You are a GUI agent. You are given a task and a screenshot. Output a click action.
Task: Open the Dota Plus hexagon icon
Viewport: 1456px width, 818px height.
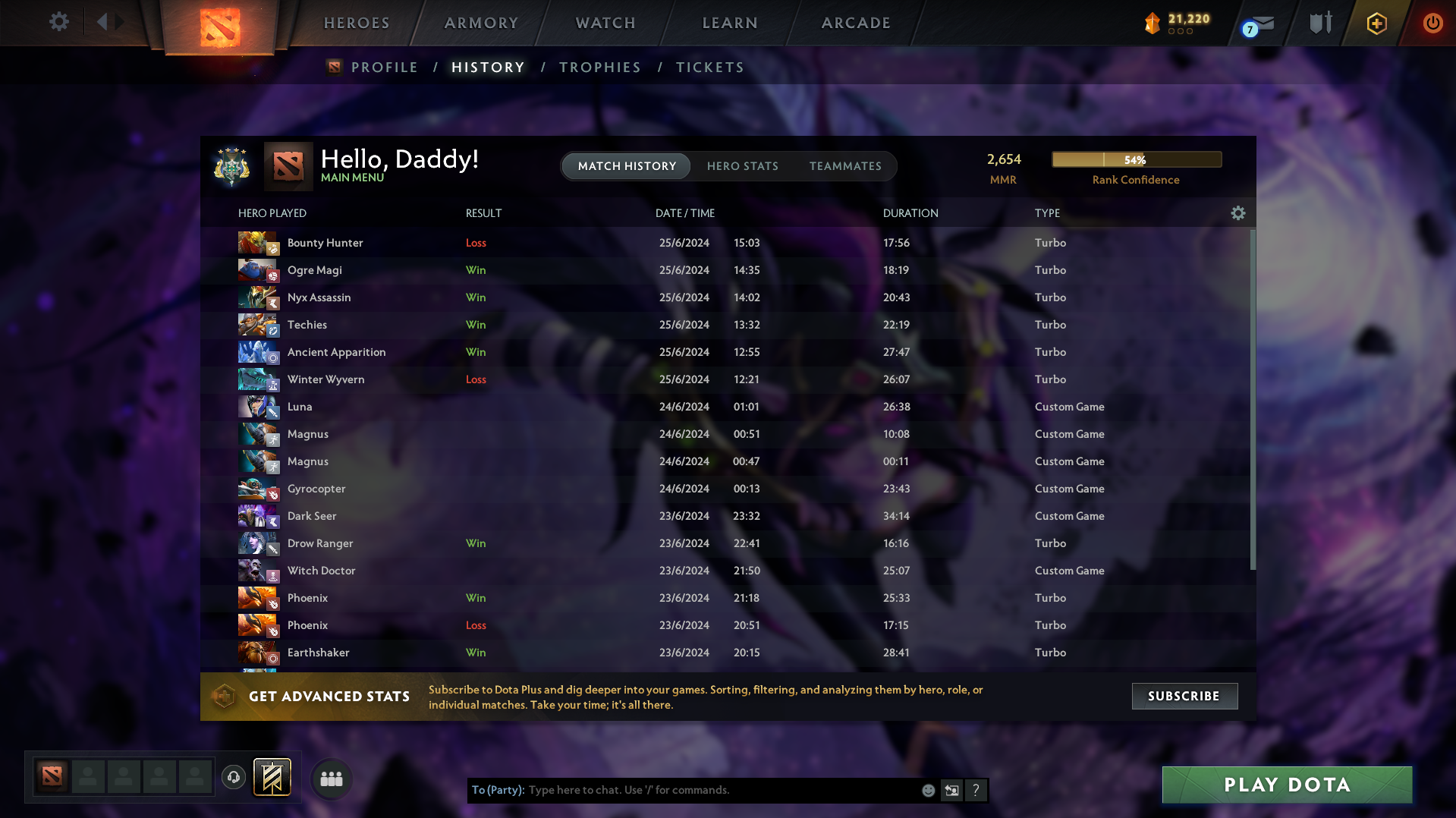click(x=1376, y=24)
